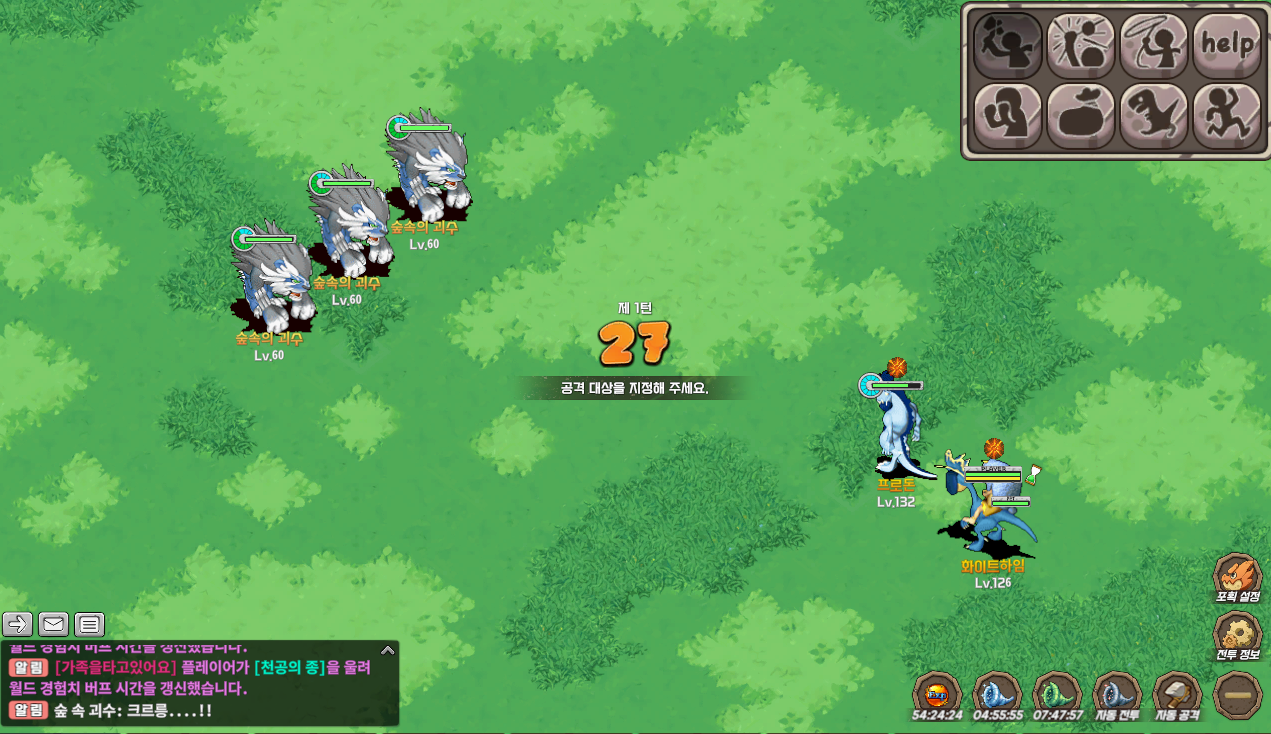Open the mail envelope button
The height and width of the screenshot is (734, 1271).
tap(54, 624)
